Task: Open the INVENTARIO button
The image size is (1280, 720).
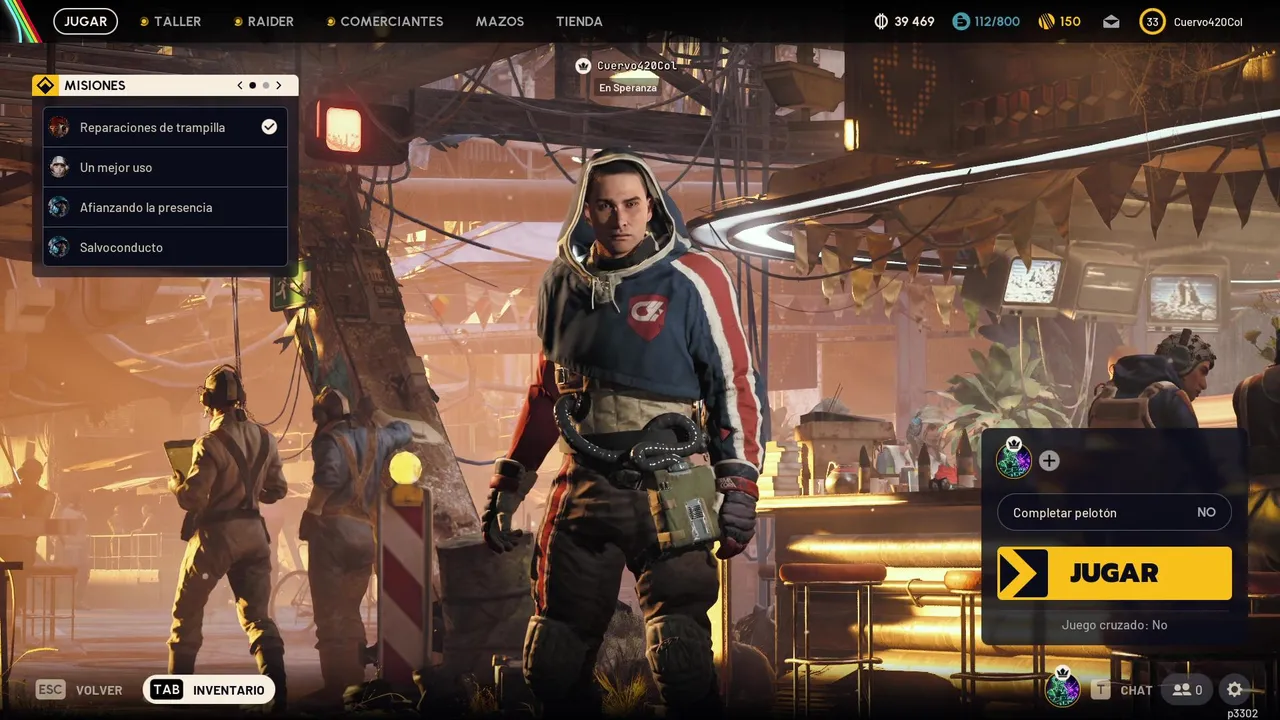Action: tap(209, 690)
